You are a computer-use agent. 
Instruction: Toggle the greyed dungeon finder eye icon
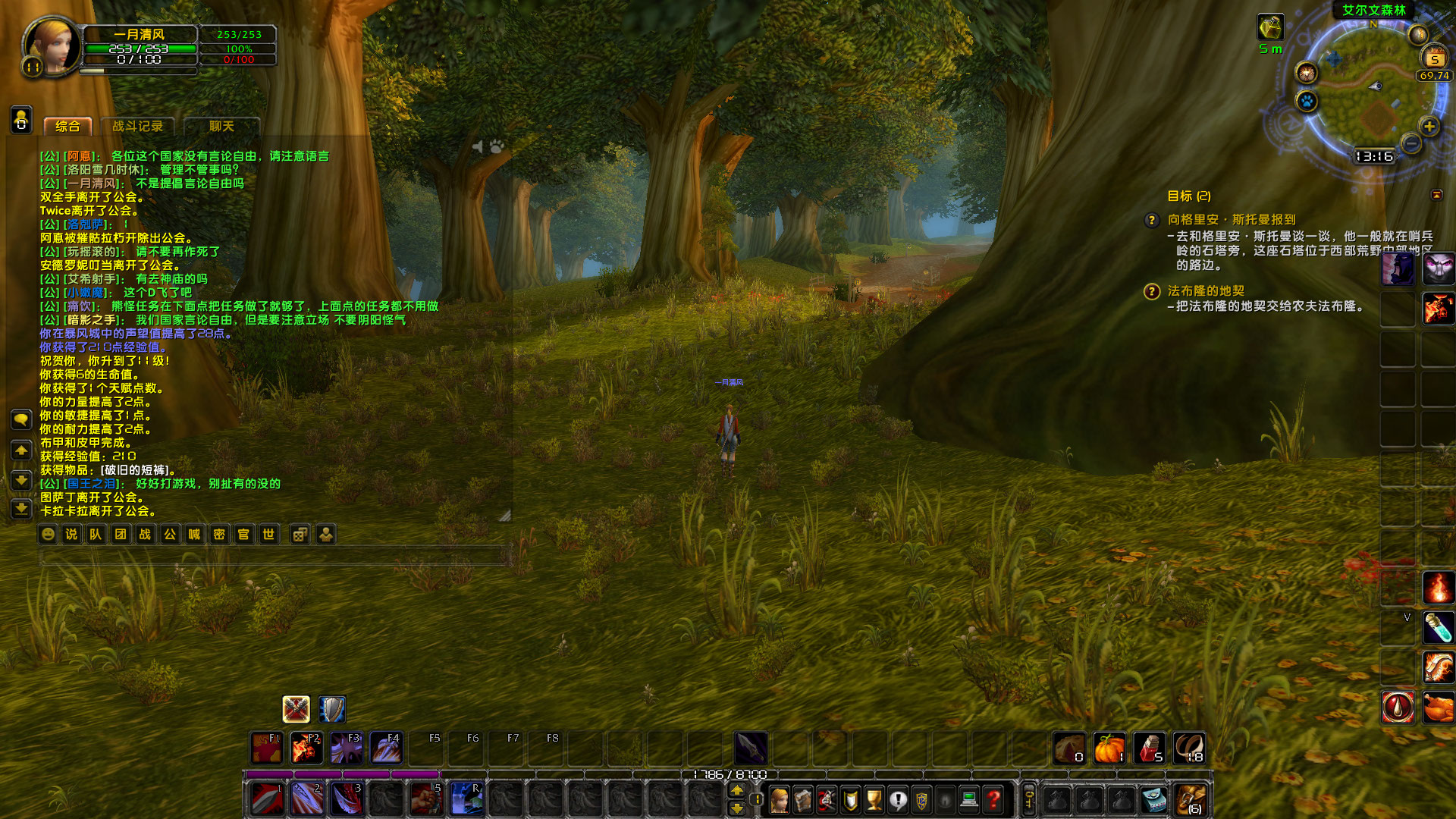point(945,798)
